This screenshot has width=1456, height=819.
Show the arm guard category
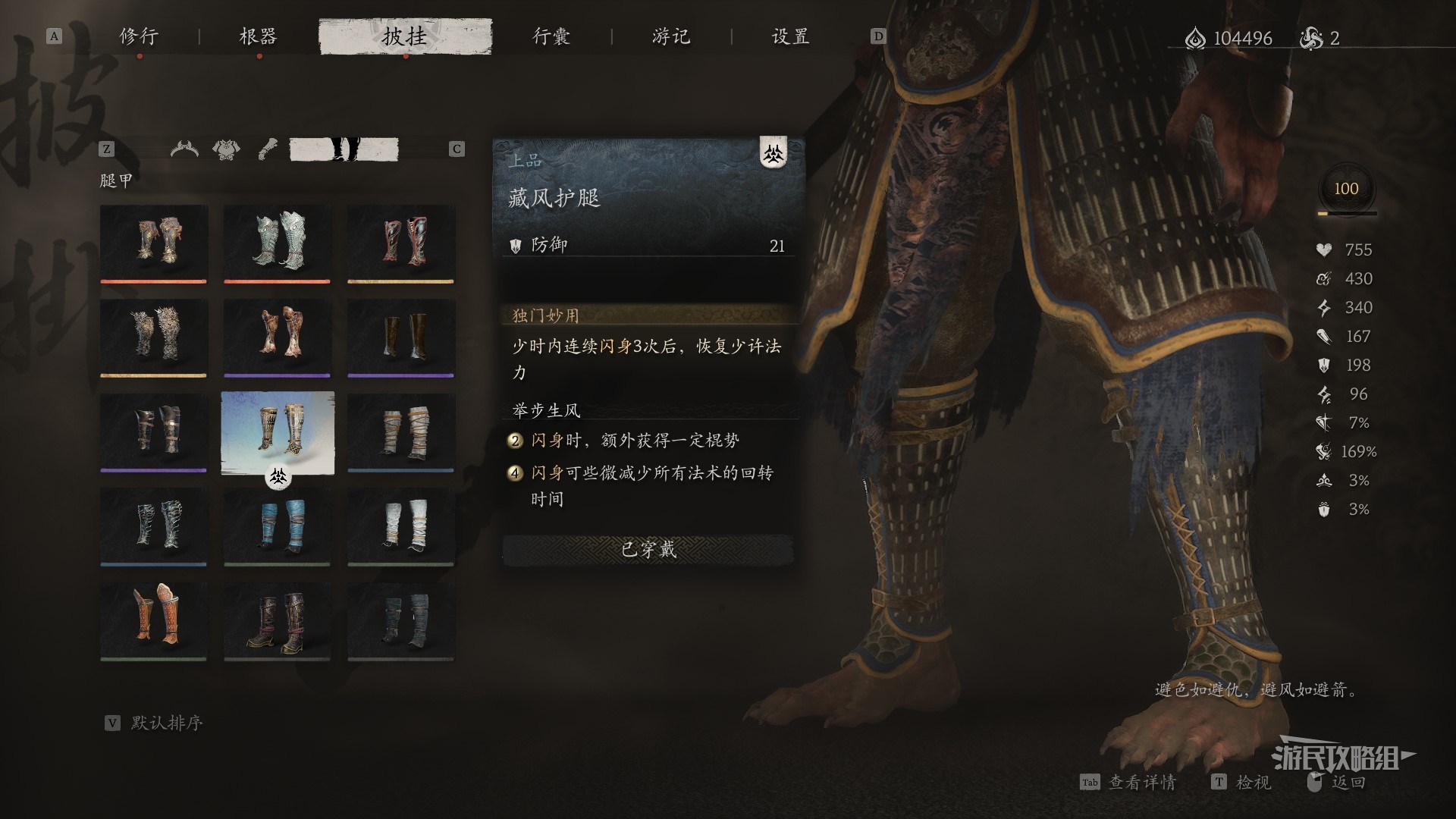[267, 149]
